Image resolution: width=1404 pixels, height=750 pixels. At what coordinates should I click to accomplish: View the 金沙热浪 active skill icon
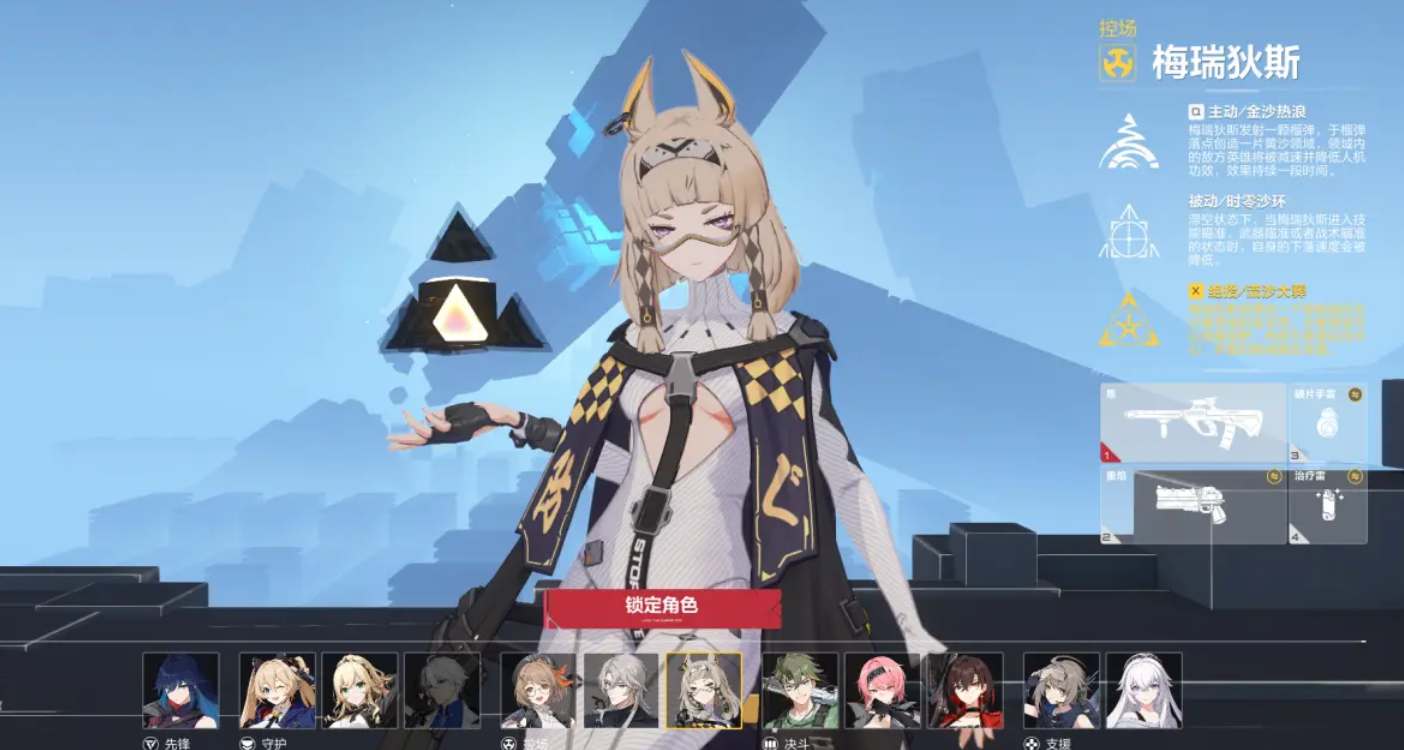point(1129,143)
